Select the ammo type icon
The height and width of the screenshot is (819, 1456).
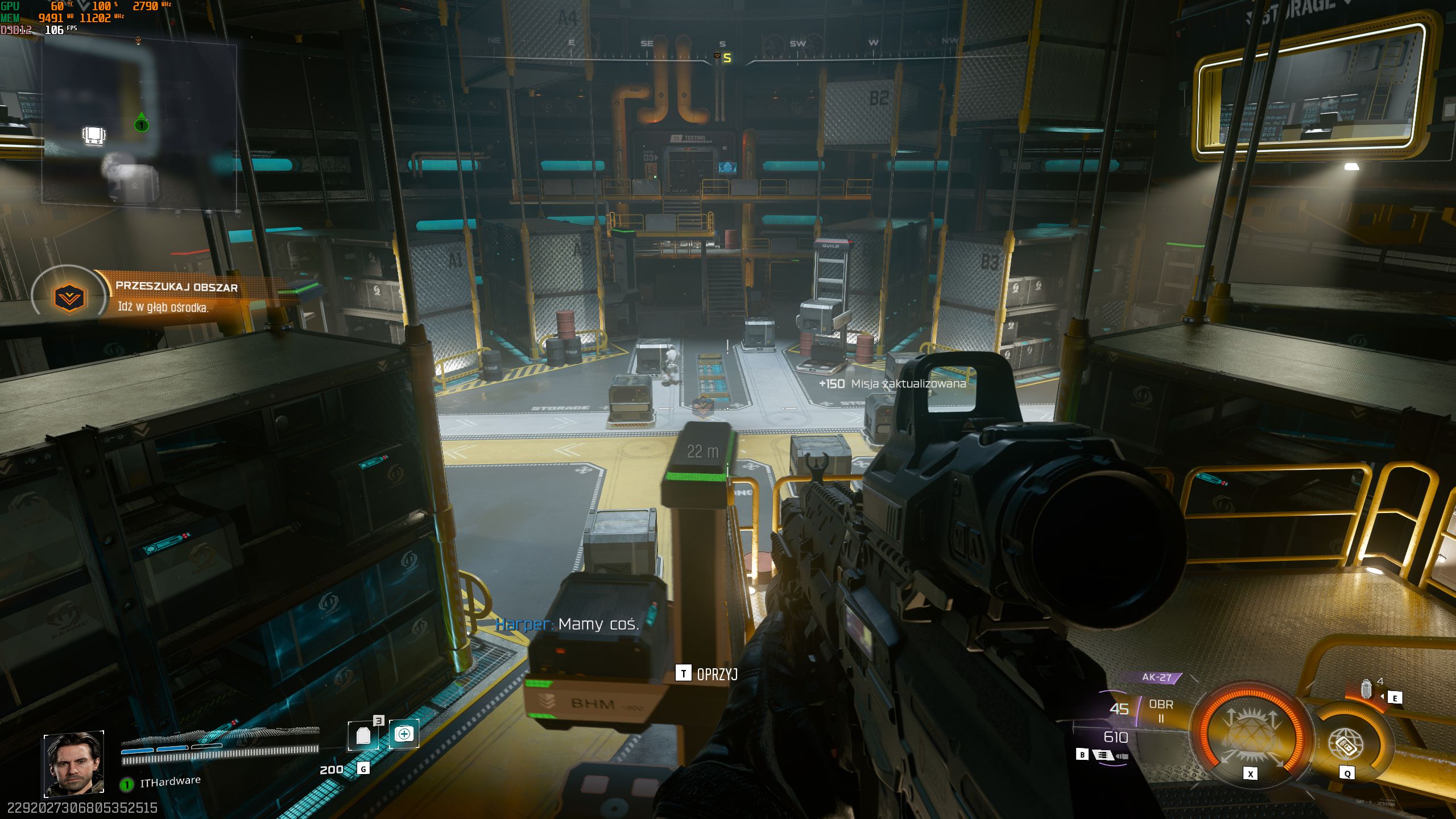1102,755
